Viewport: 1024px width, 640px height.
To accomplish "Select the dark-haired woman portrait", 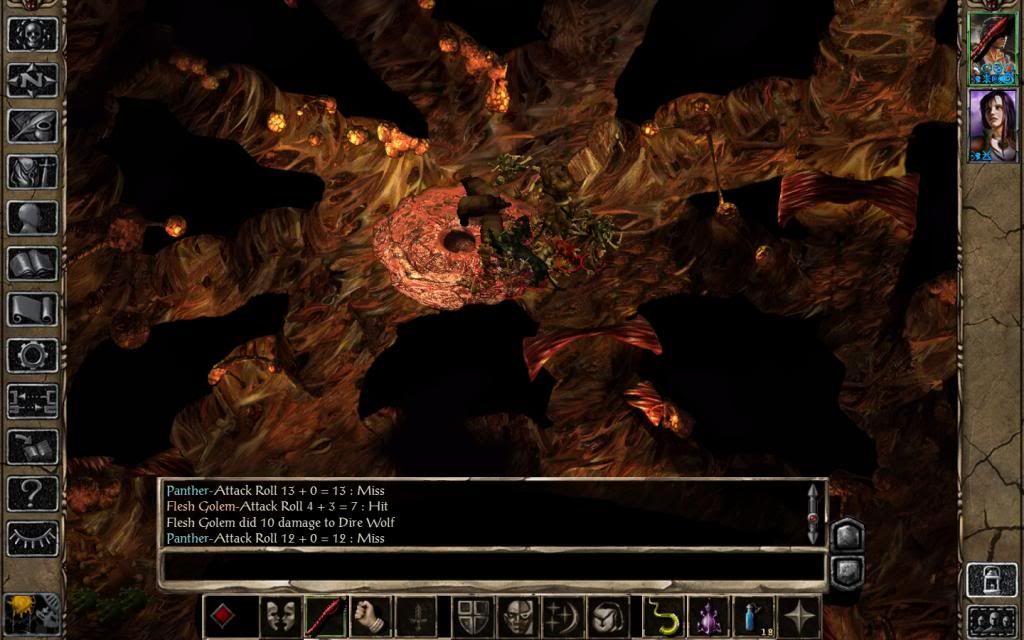I will pyautogui.click(x=991, y=125).
